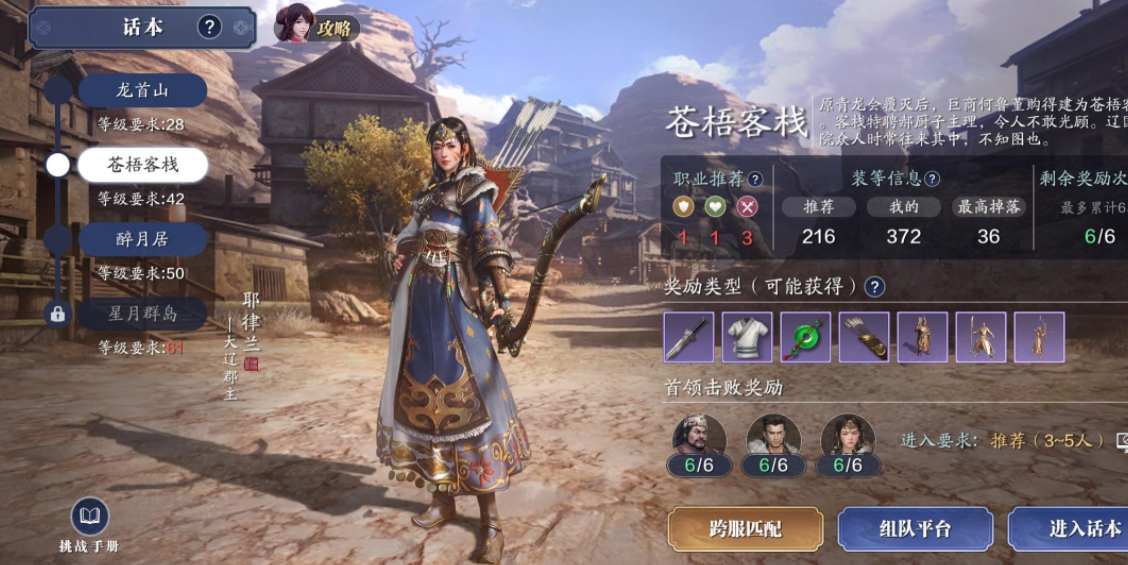Inspect the arrow quiver reward icon
The width and height of the screenshot is (1128, 565).
pos(864,337)
